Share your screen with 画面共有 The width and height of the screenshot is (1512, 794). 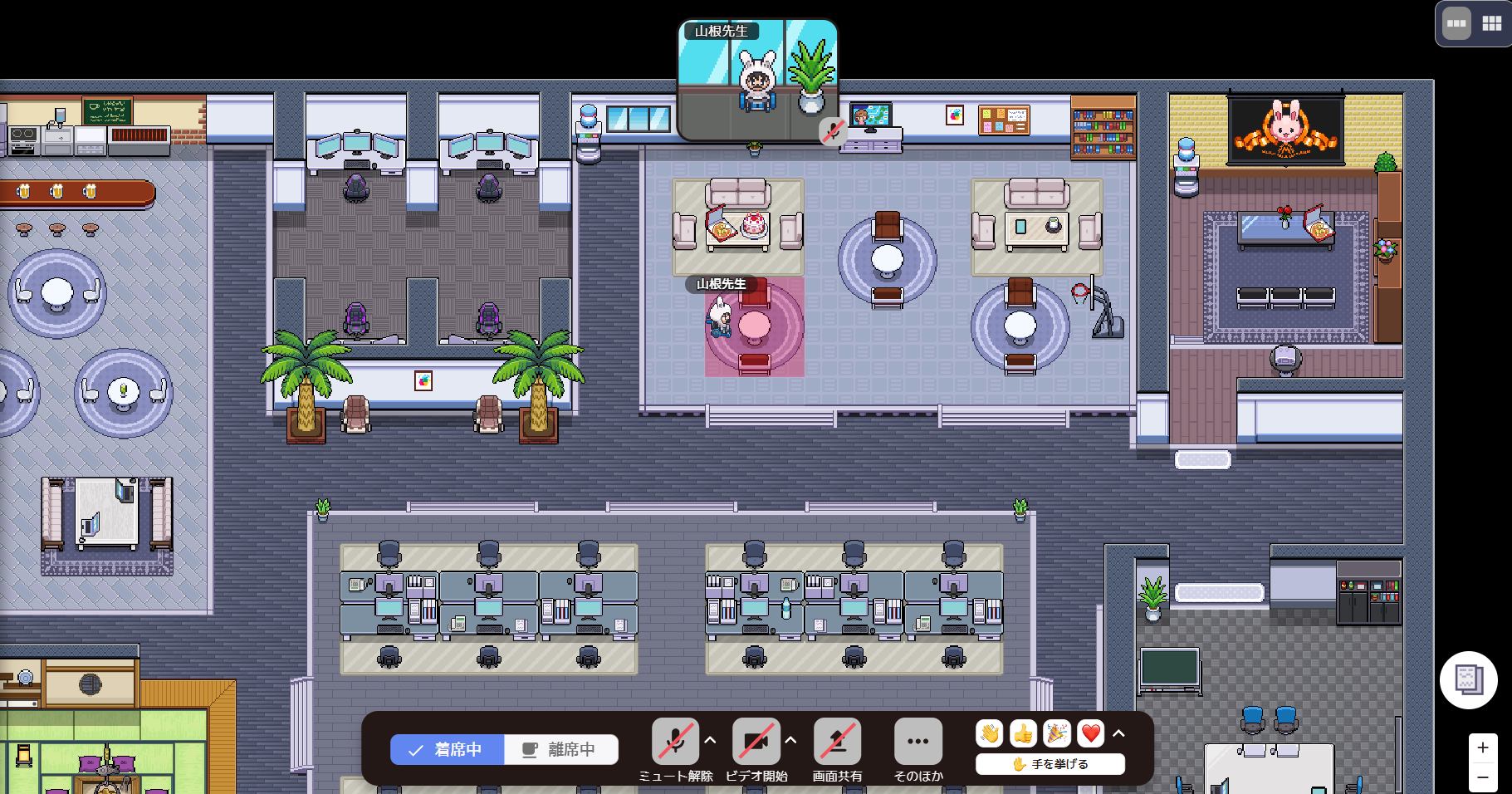tap(837, 741)
